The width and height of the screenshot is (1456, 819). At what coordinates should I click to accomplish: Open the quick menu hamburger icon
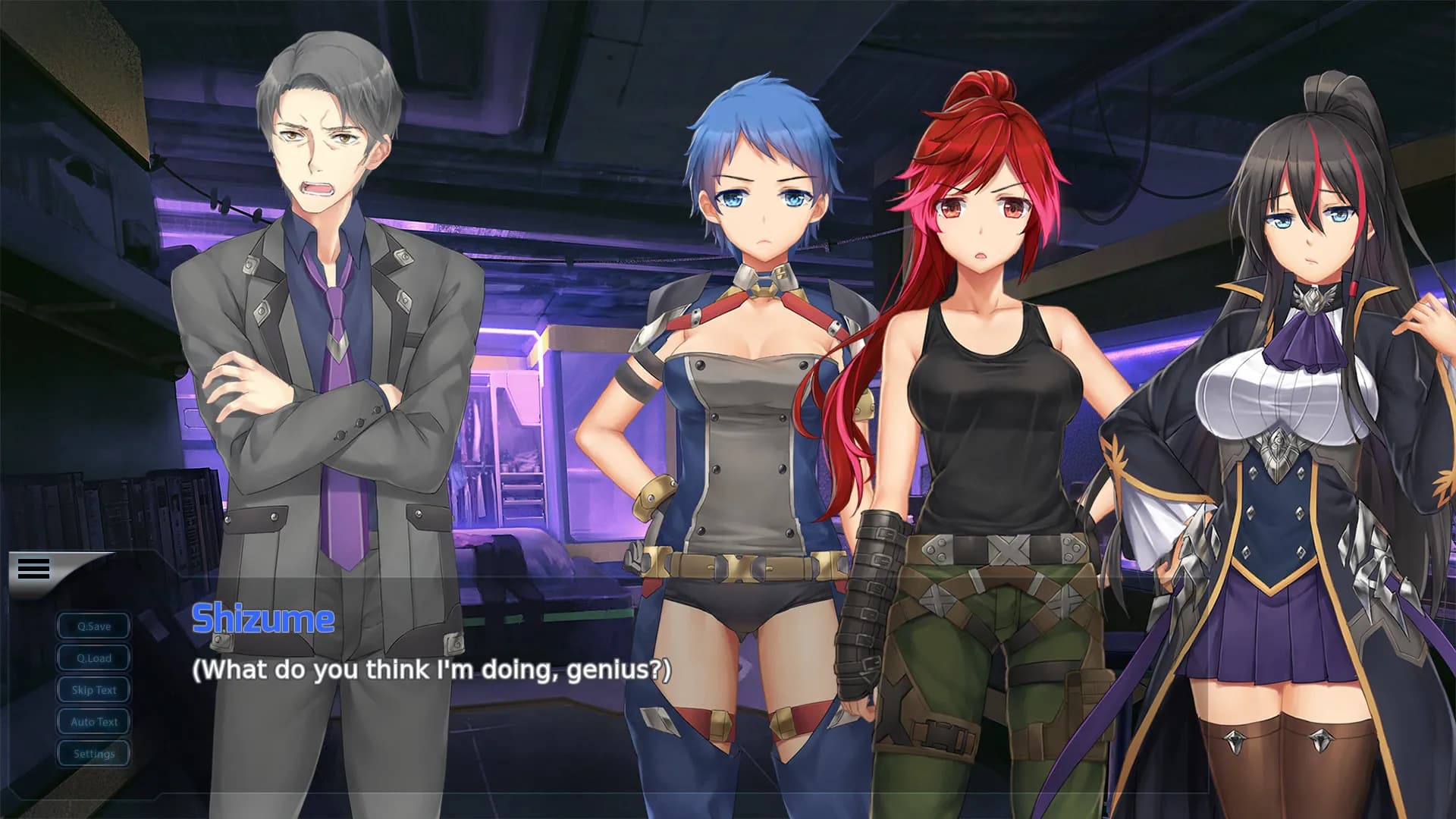pyautogui.click(x=32, y=567)
